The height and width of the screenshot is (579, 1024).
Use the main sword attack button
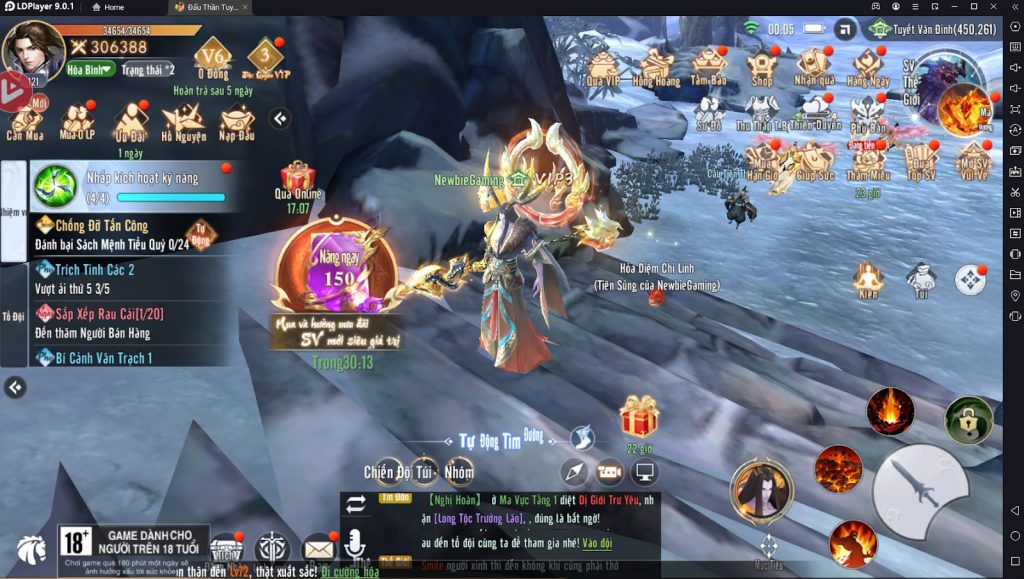920,492
